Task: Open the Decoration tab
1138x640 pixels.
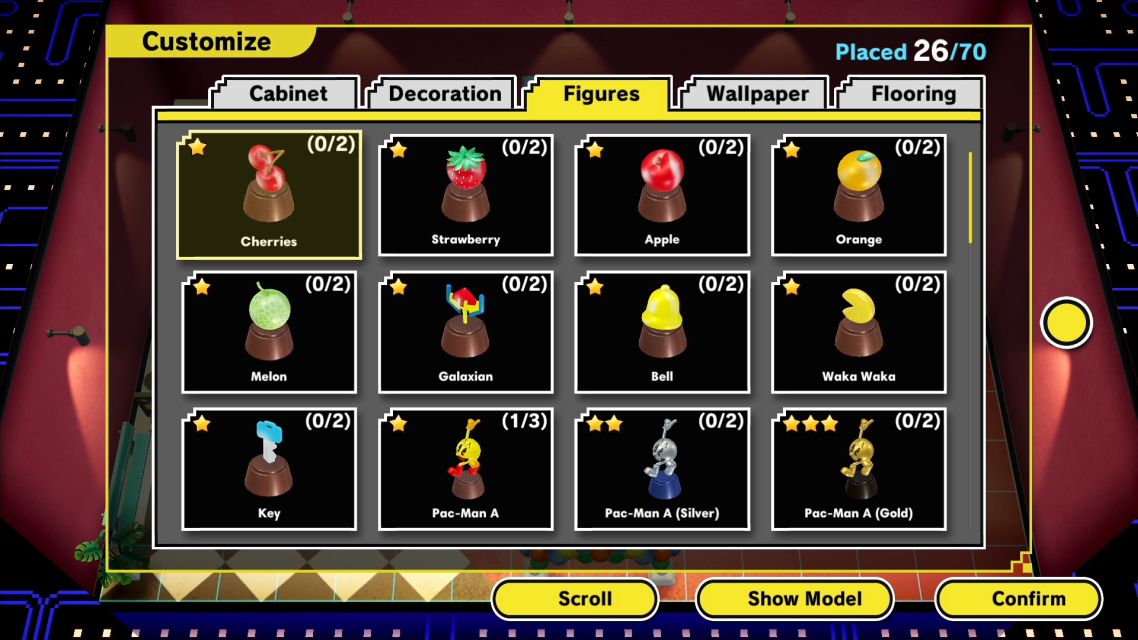Action: coord(444,94)
